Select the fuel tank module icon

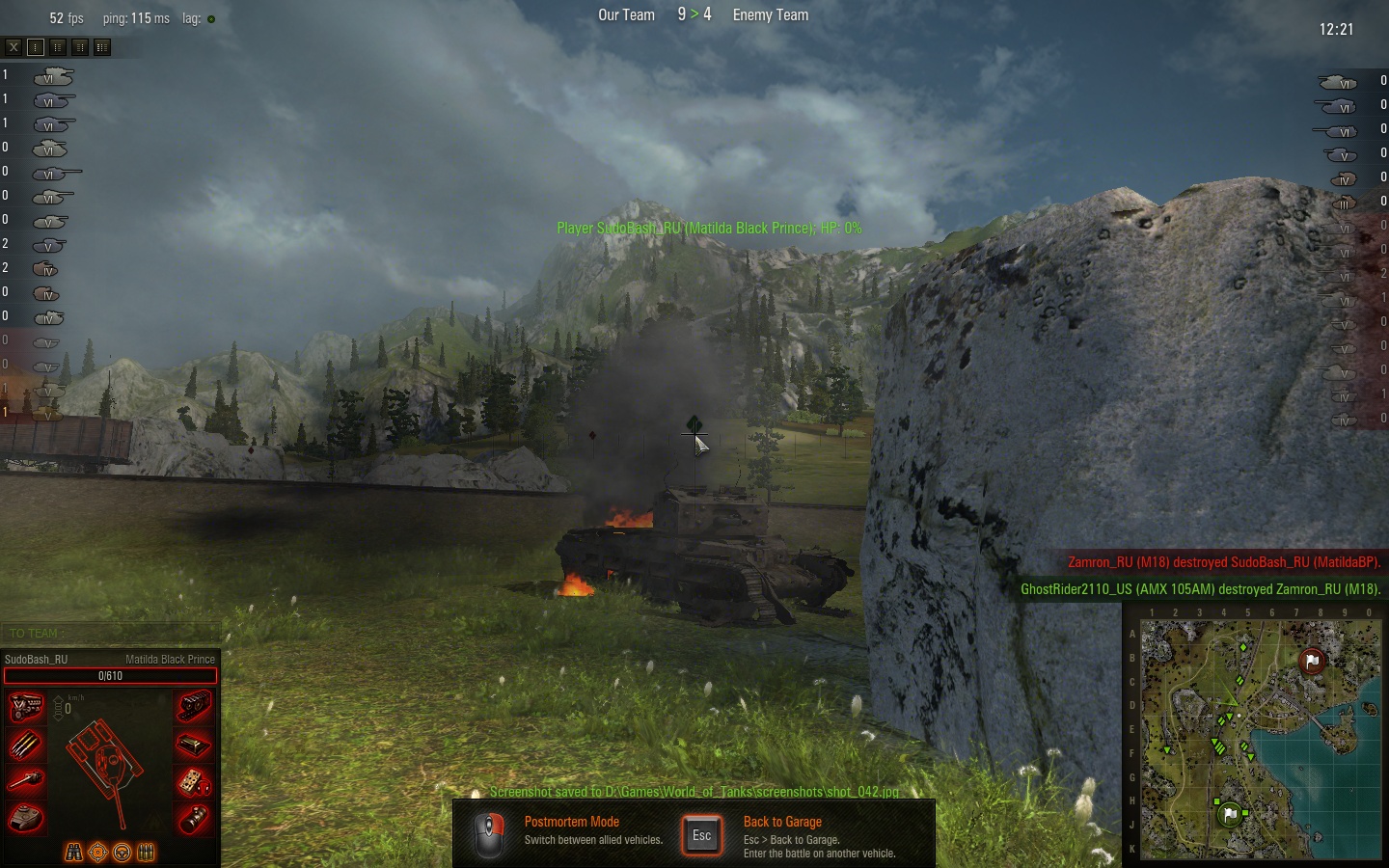(194, 745)
